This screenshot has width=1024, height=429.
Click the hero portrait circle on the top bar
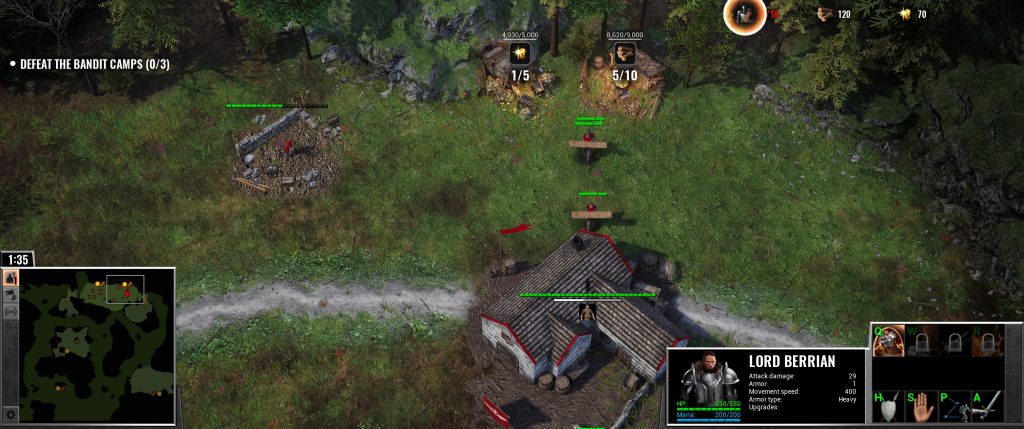click(744, 14)
